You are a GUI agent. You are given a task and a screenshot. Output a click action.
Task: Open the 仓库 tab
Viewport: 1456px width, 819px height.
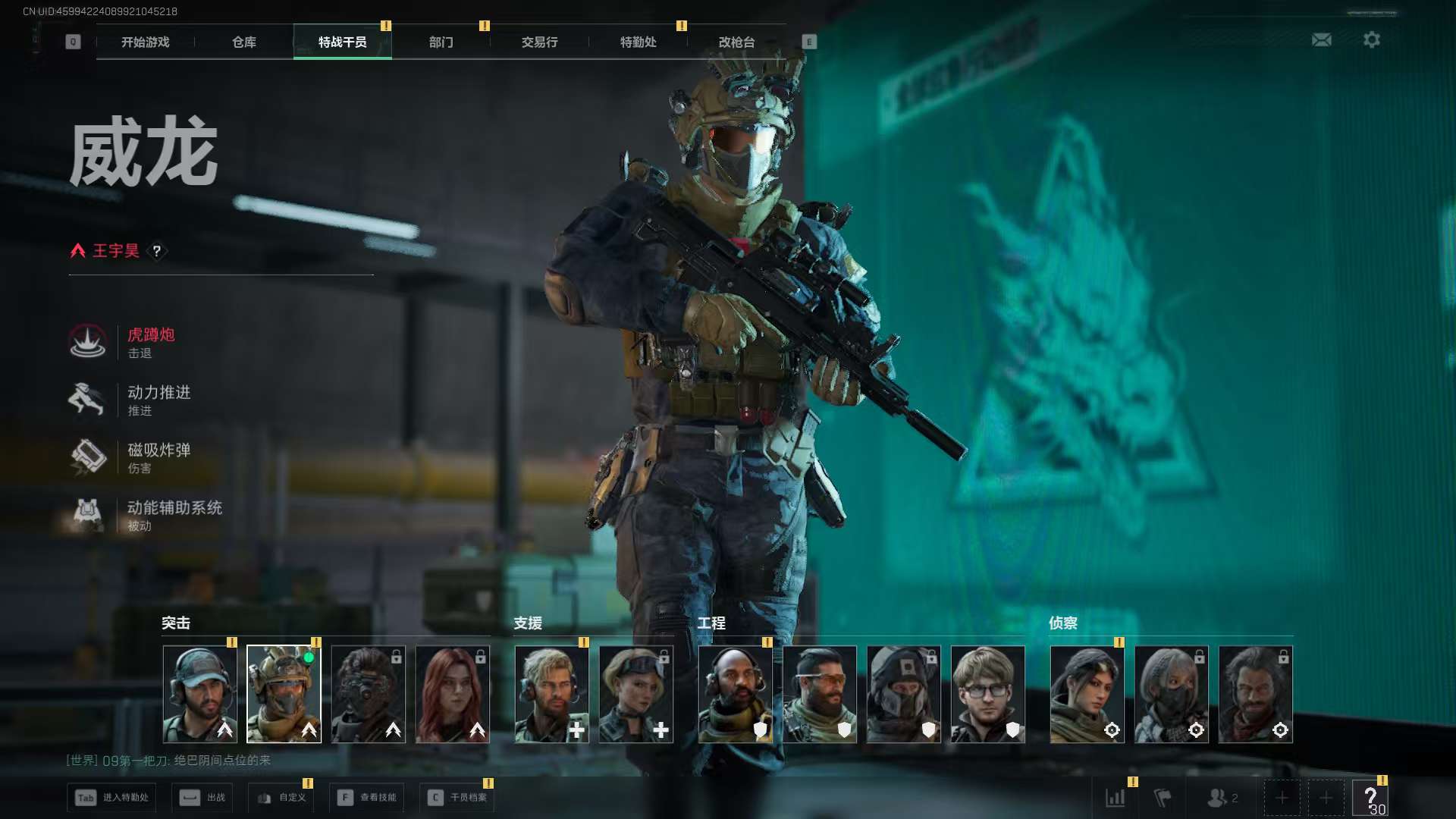pyautogui.click(x=243, y=42)
